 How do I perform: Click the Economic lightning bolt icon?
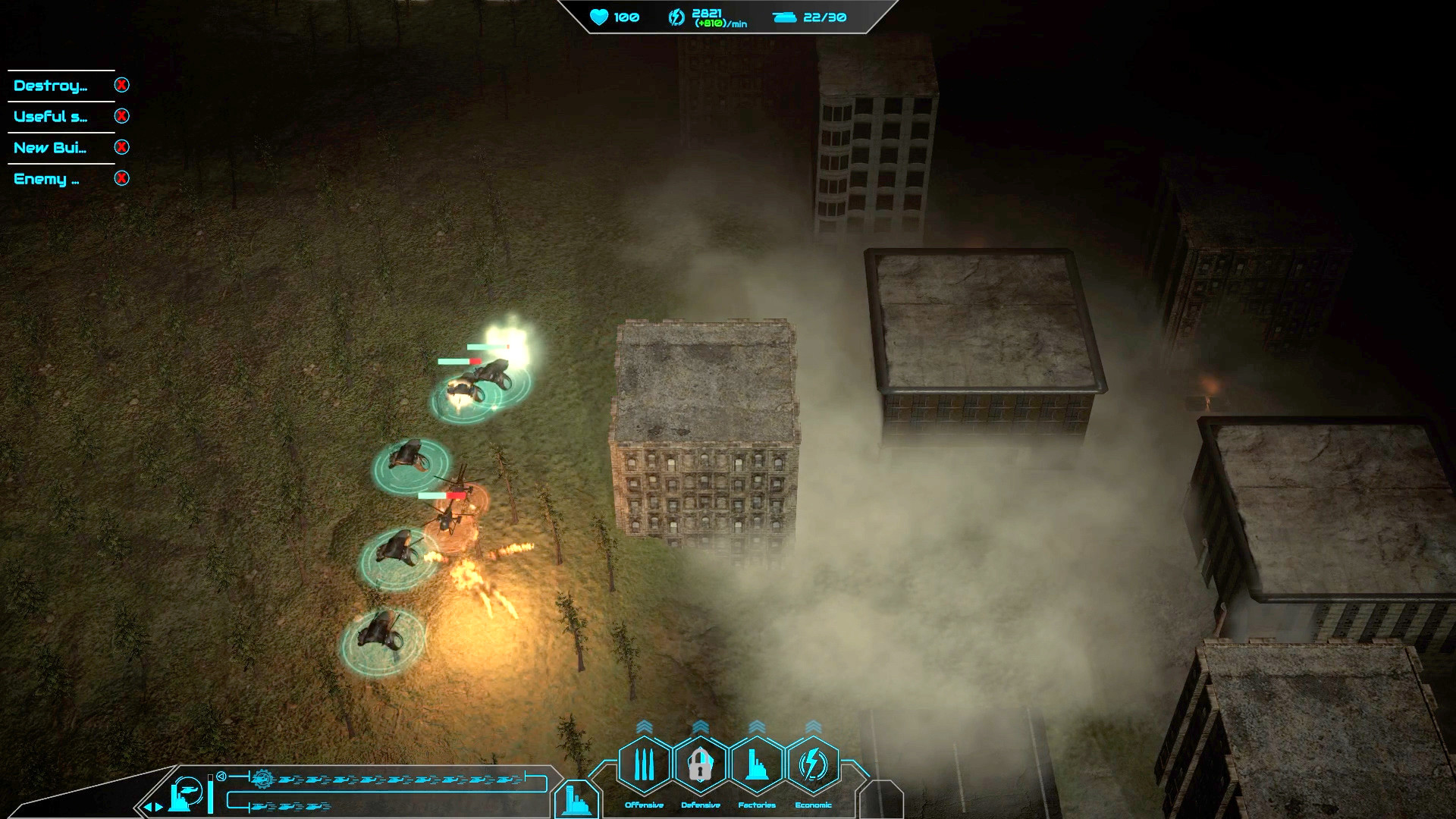click(813, 762)
